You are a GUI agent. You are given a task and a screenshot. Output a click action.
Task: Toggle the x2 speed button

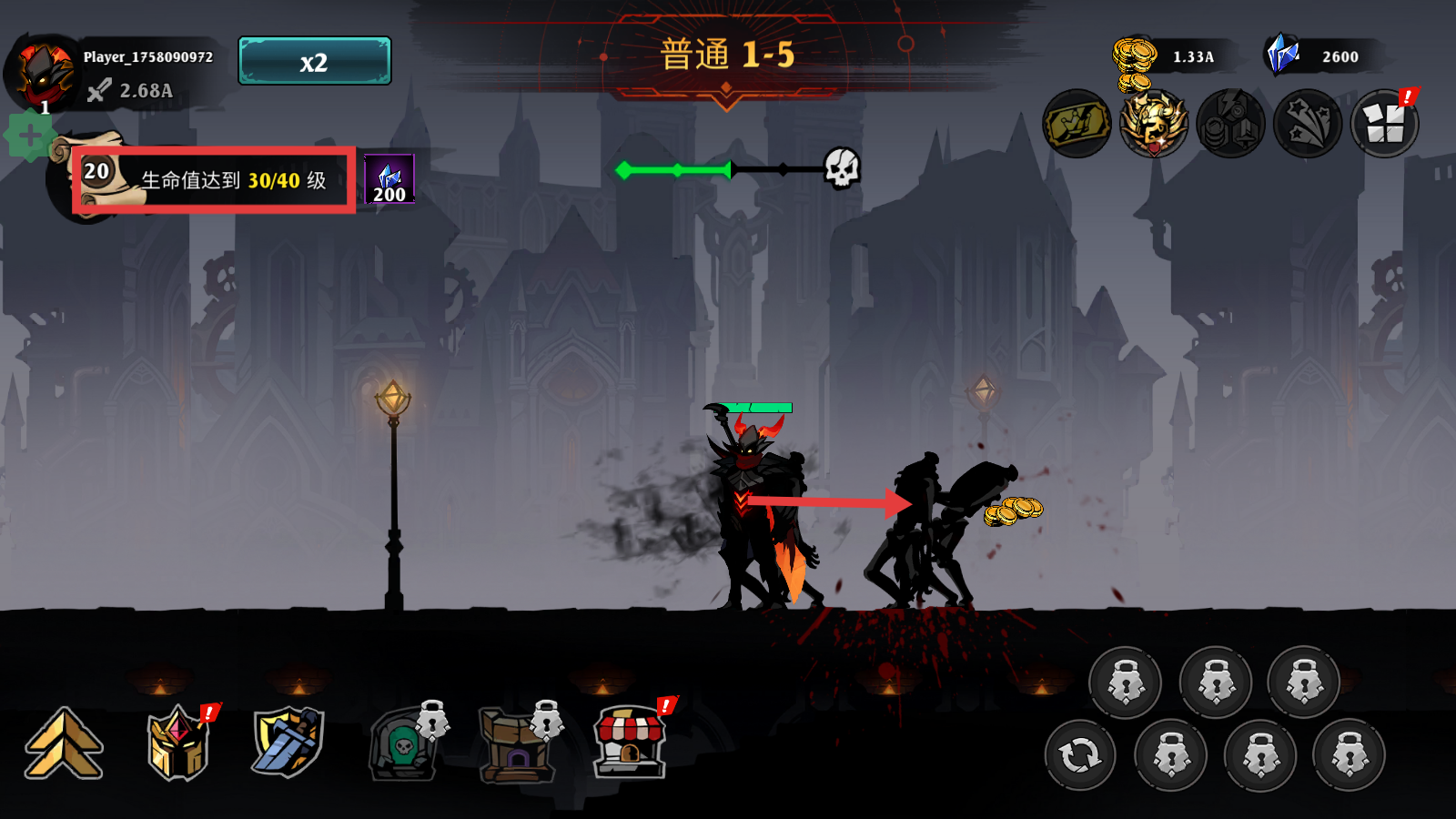[x=315, y=61]
